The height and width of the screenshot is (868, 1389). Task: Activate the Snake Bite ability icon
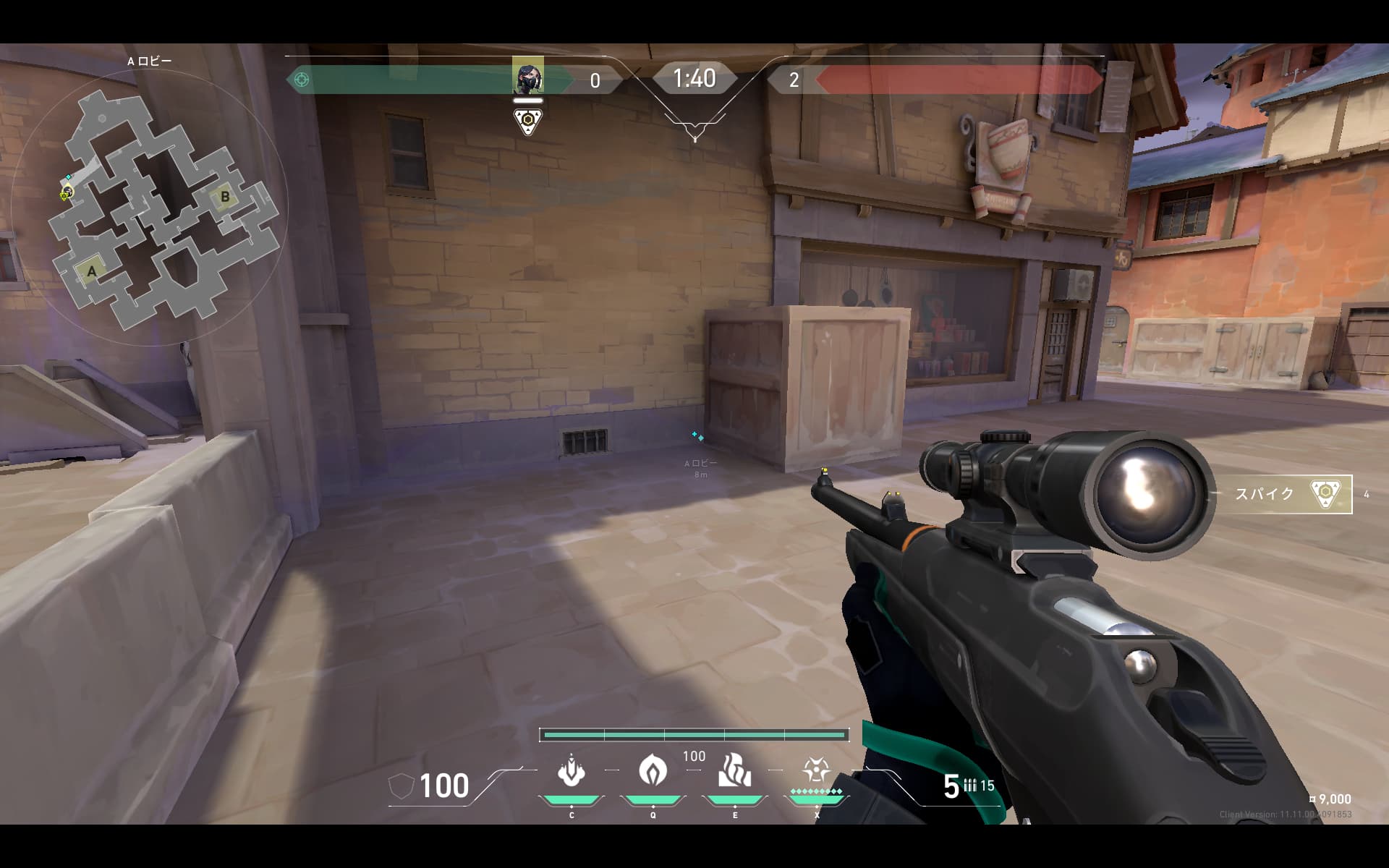click(x=572, y=773)
